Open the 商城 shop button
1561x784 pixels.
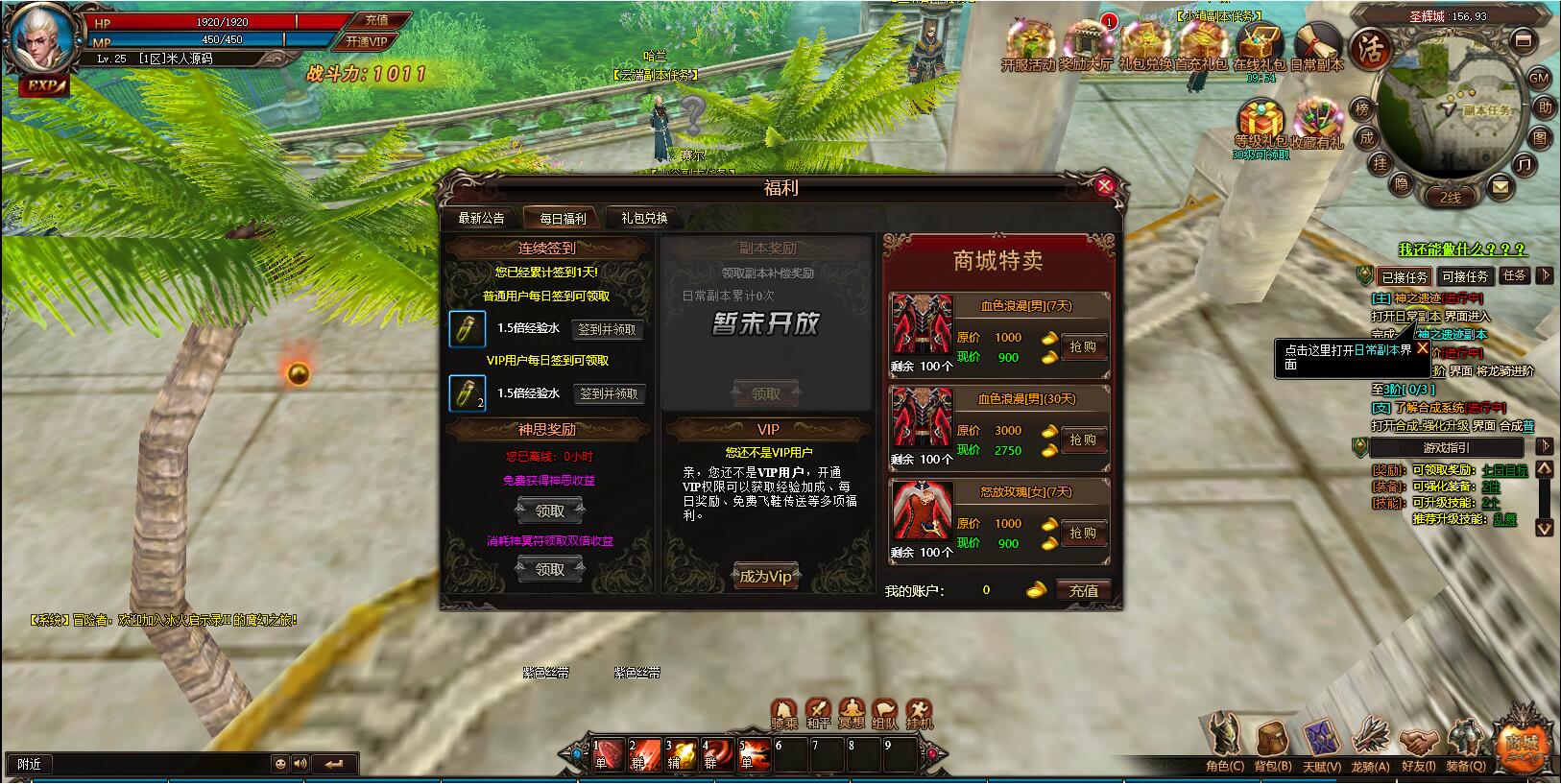(x=1522, y=746)
